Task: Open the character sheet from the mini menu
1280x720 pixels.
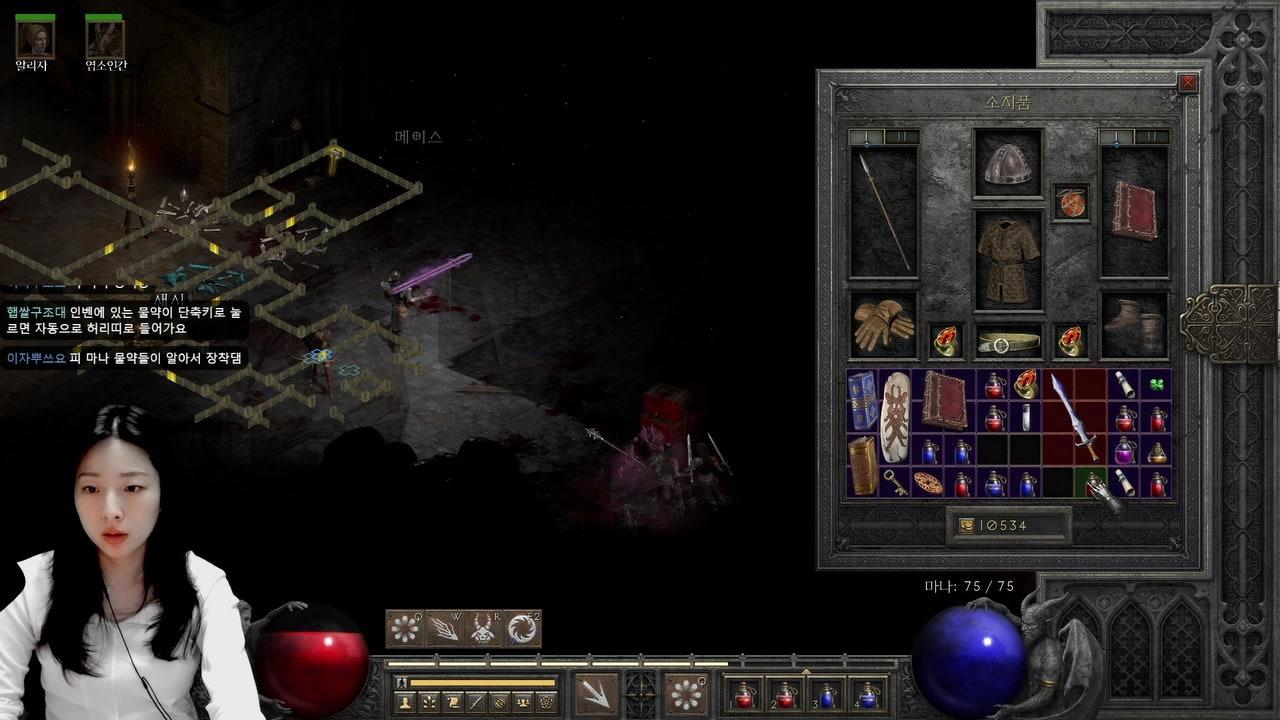Action: 405,702
